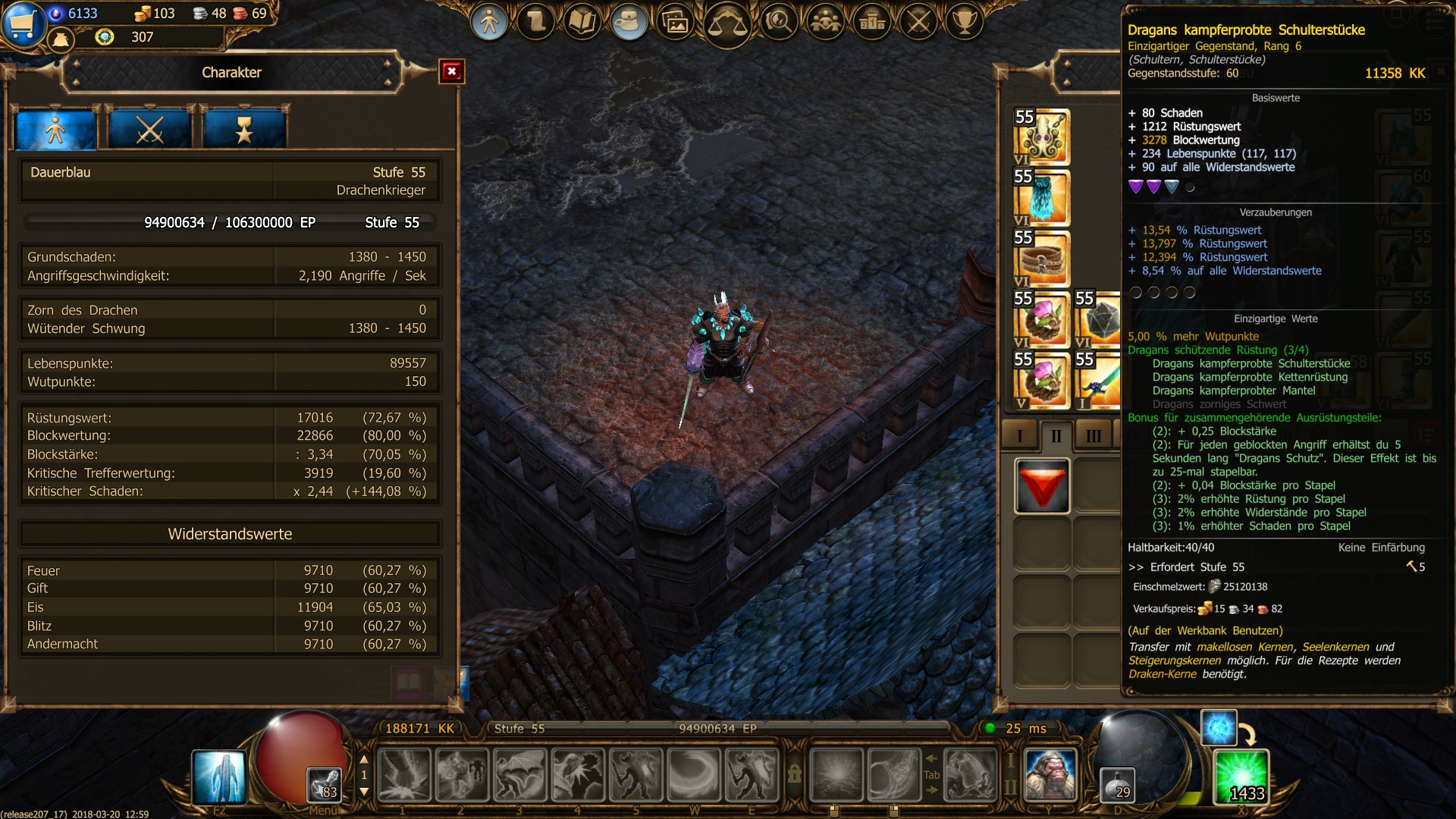
Task: Select the teal cloak equipment slot
Action: [1042, 198]
